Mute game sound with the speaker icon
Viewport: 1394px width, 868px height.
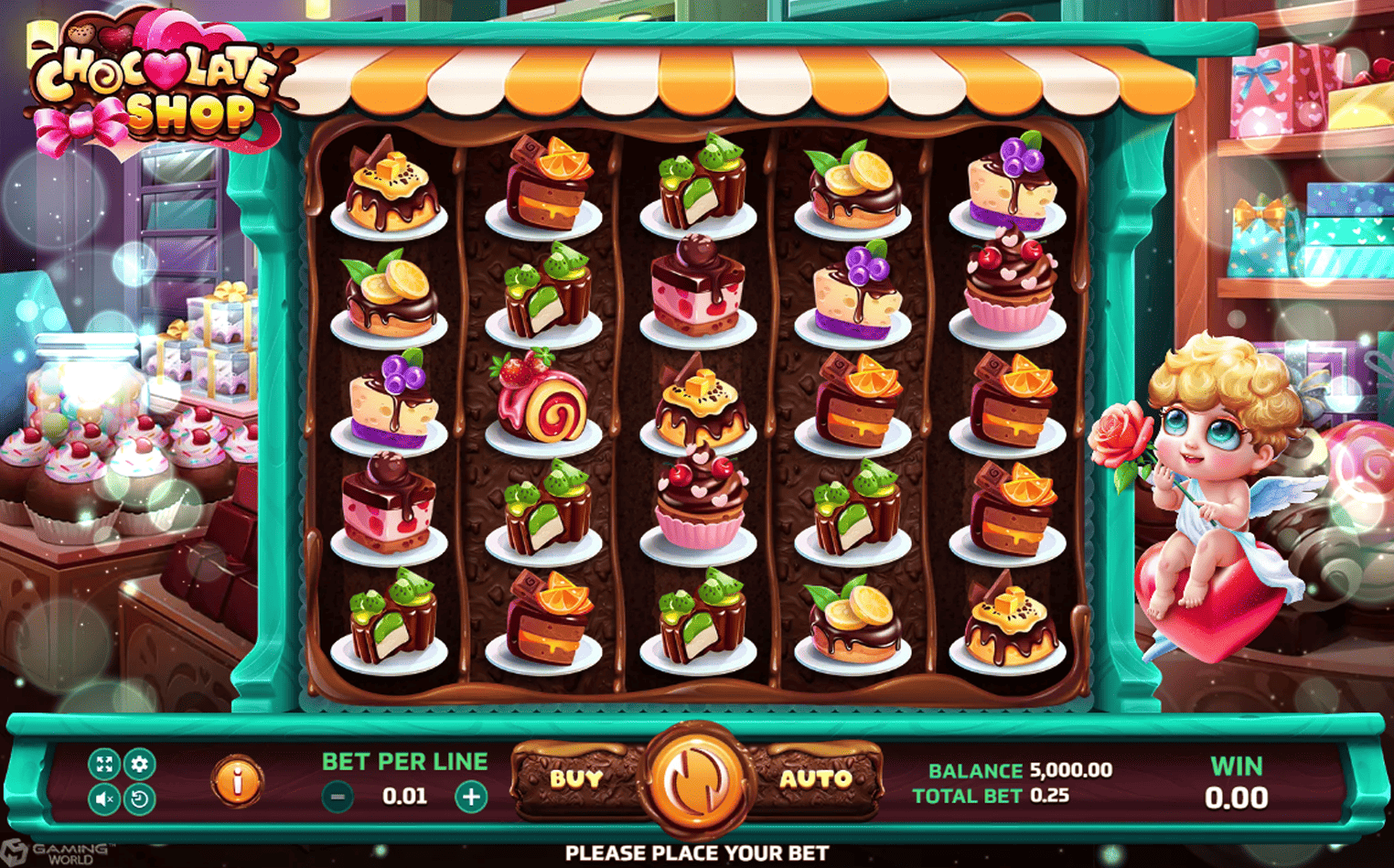pos(103,798)
